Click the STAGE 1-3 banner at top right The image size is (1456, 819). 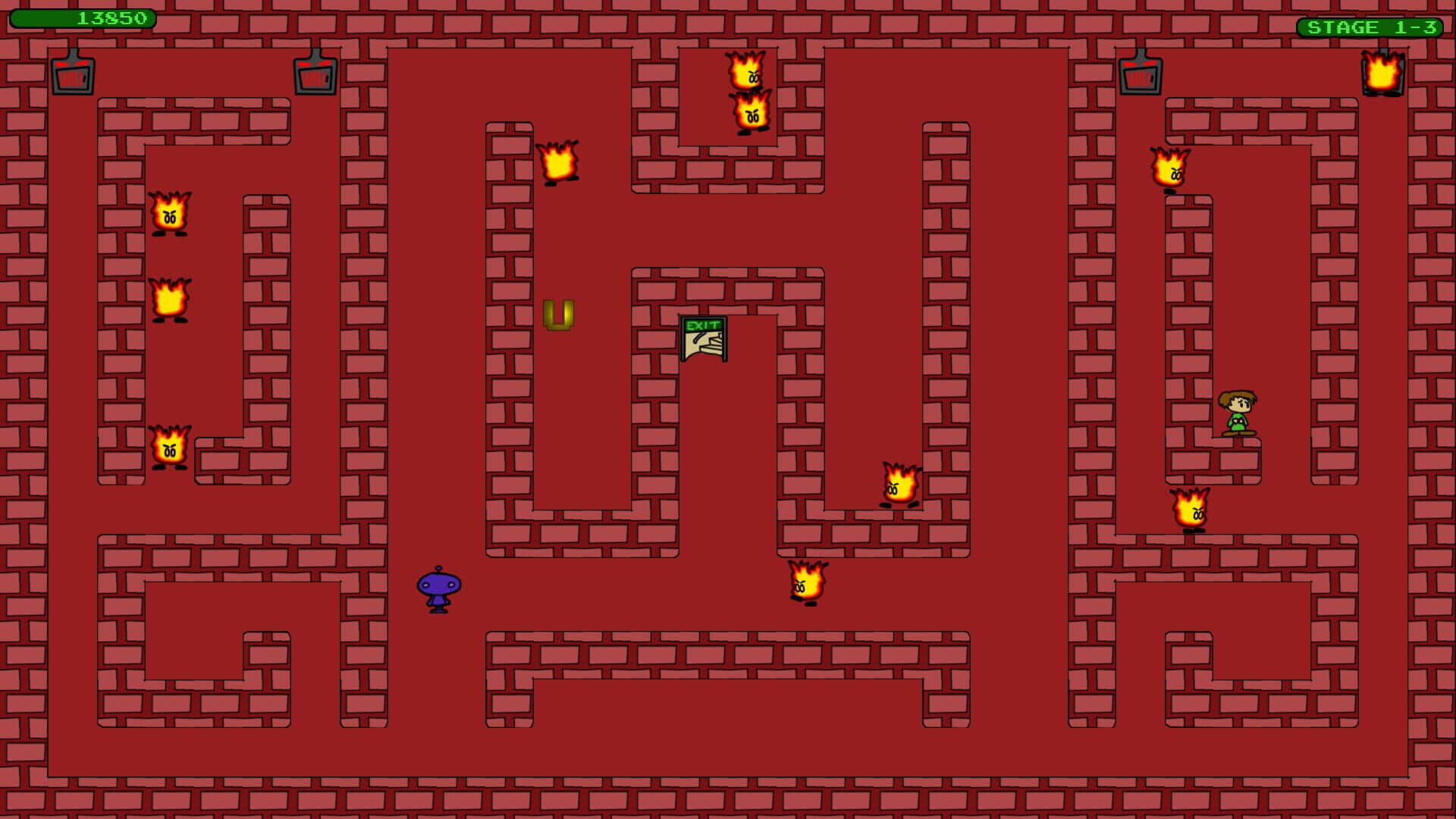1367,26
